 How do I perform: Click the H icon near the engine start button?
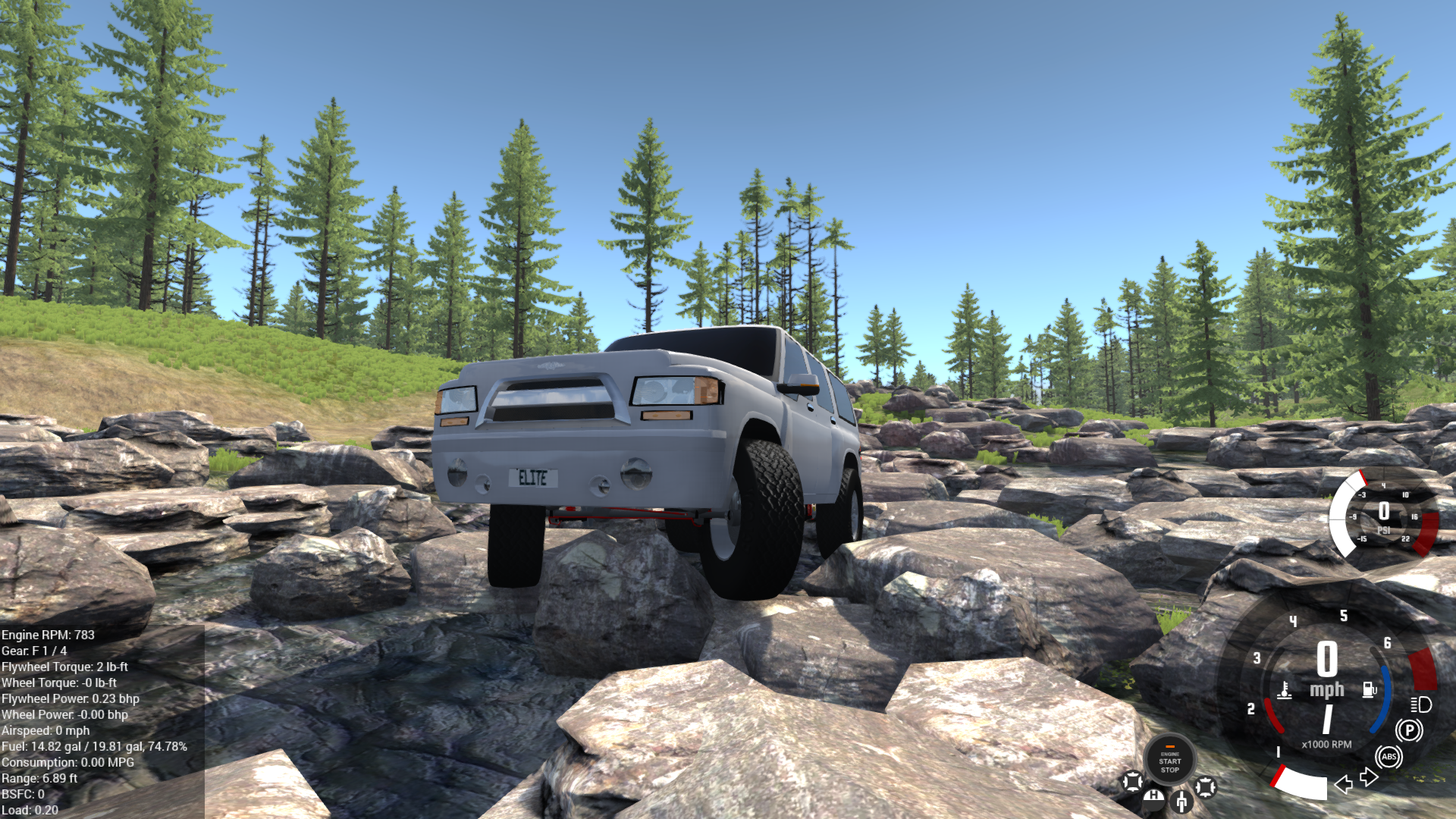1153,800
